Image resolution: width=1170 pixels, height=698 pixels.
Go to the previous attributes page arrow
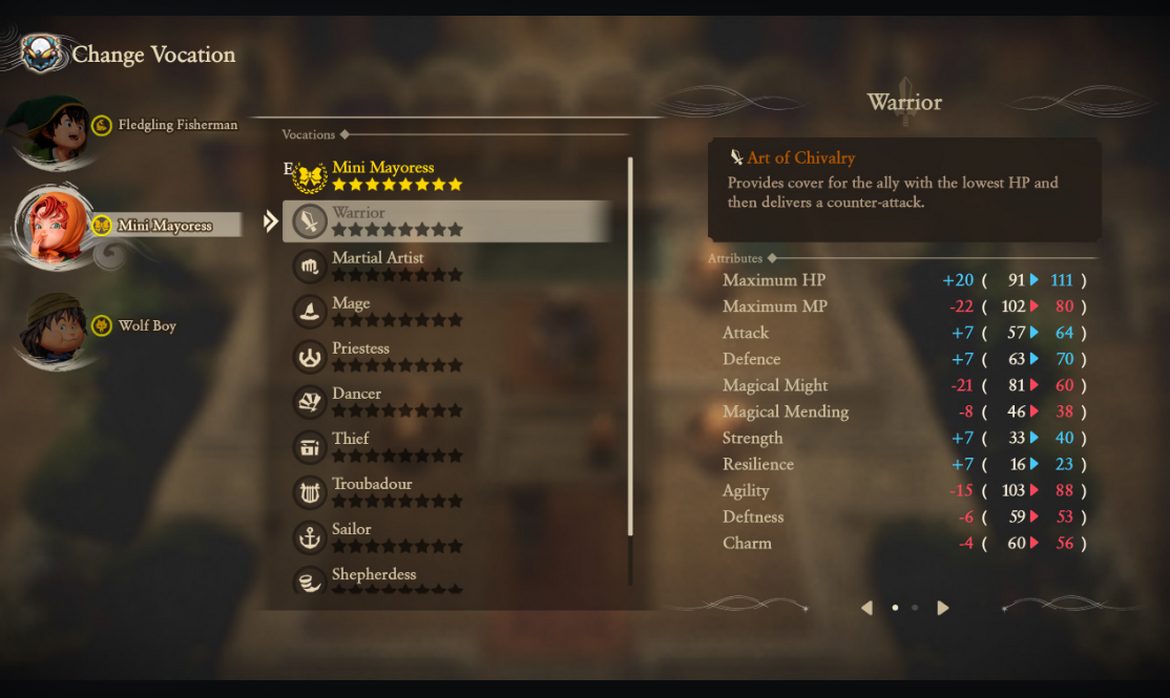pyautogui.click(x=867, y=608)
